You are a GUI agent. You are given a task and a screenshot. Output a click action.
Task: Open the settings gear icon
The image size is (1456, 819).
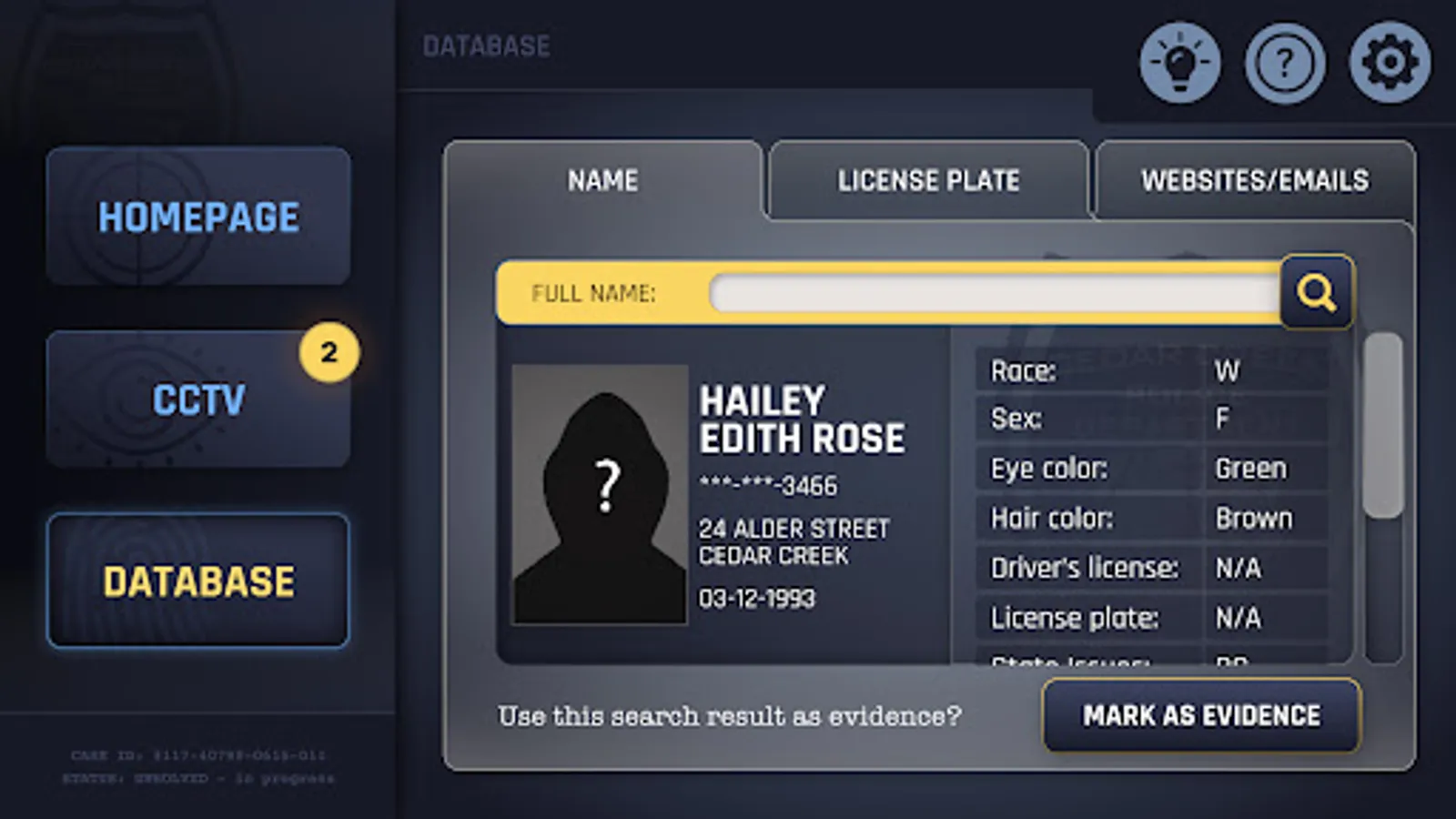[x=1390, y=62]
